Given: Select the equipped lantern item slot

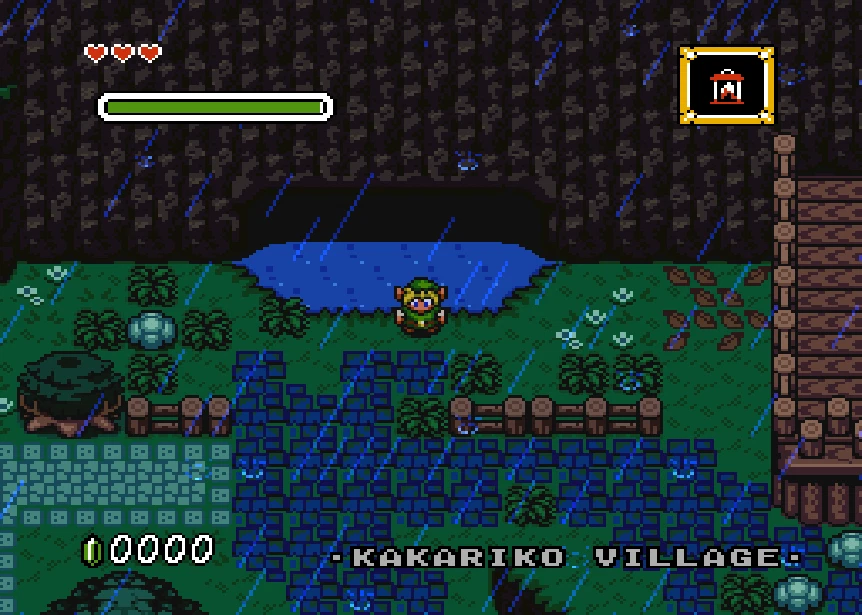Looking at the screenshot, I should (726, 86).
